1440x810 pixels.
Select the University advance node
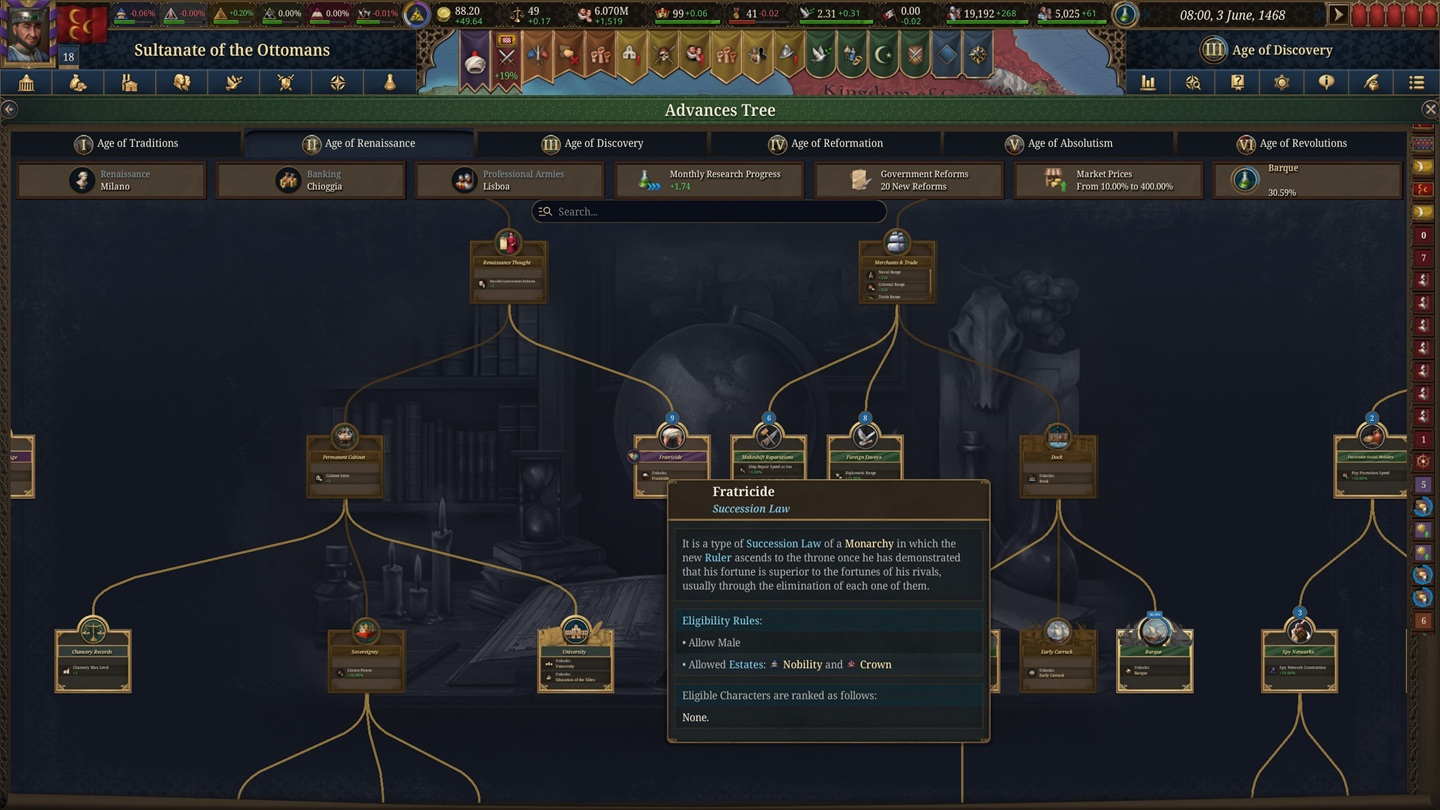(x=575, y=657)
